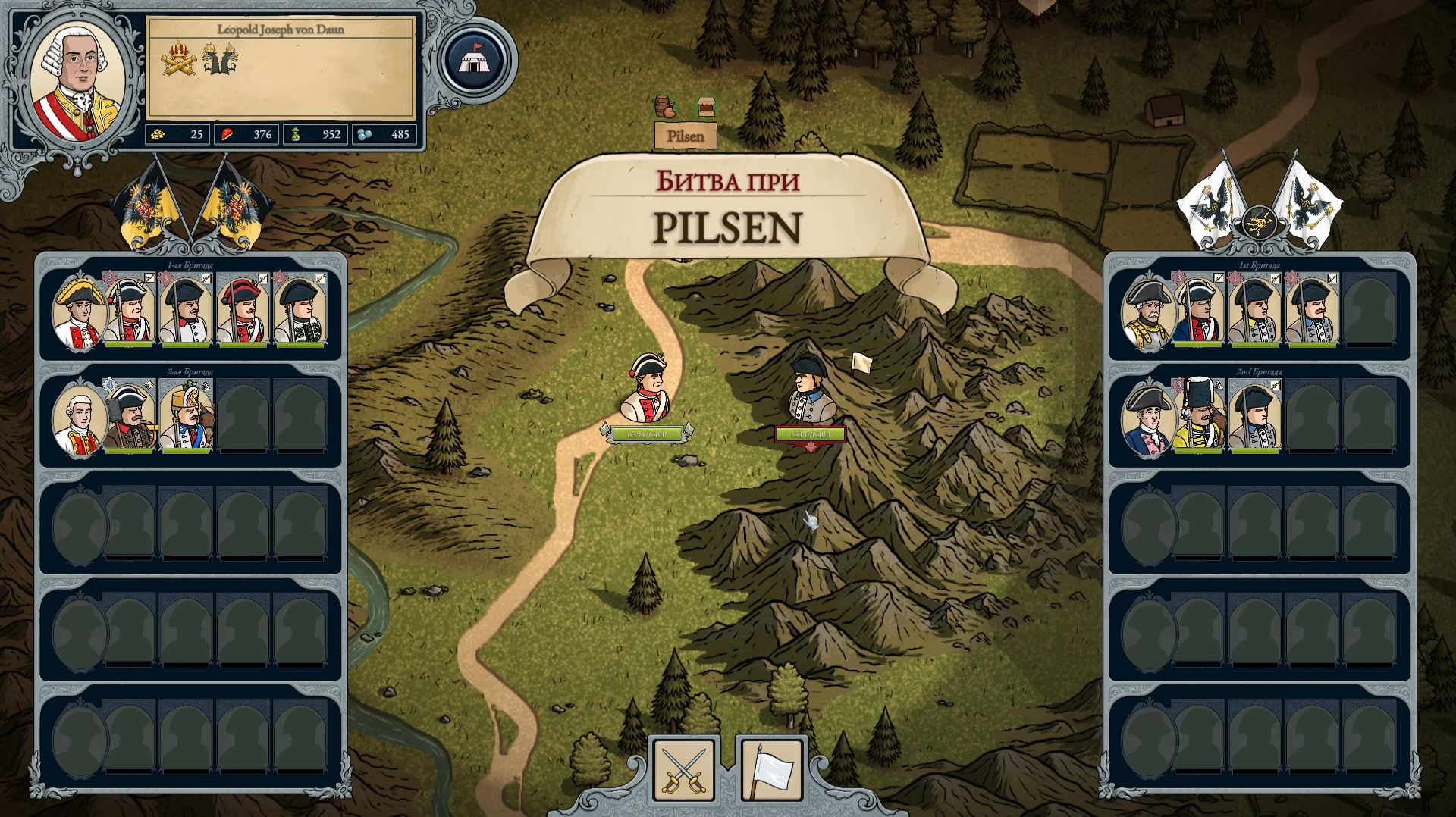
Task: Inspect the enemy general with white mustache
Action: coord(1148,312)
